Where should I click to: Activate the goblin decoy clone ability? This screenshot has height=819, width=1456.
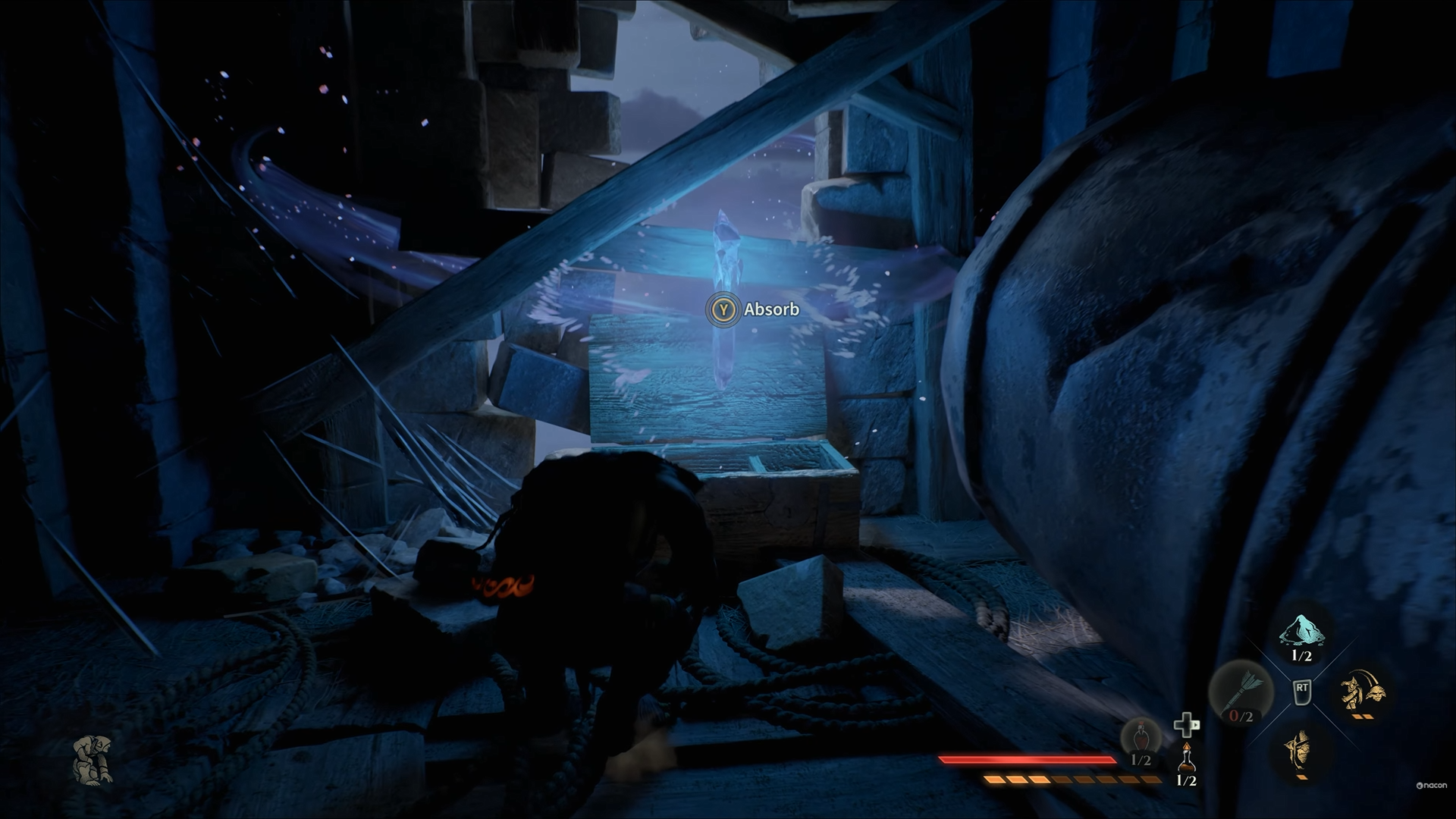(x=1362, y=690)
